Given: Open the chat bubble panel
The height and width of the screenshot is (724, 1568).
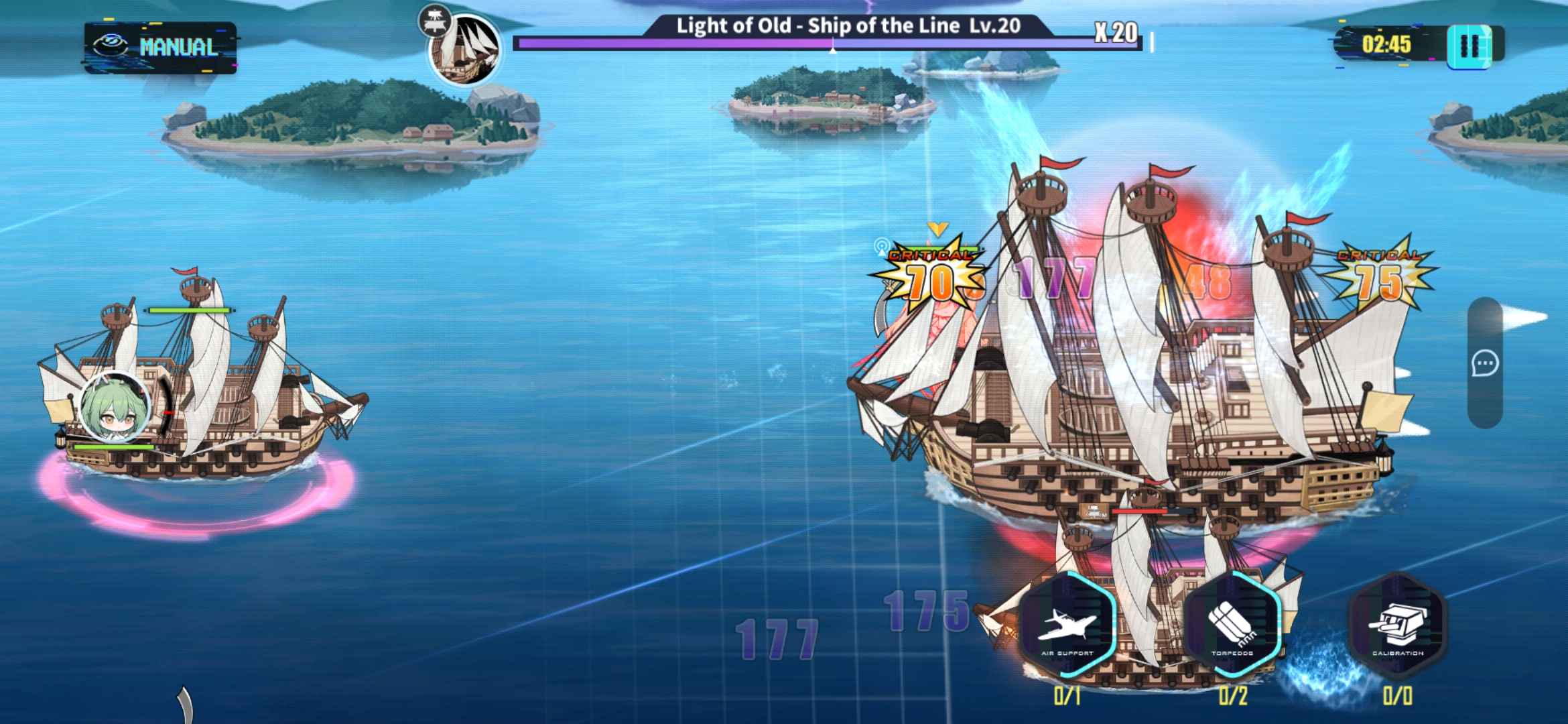Looking at the screenshot, I should pos(1485,364).
